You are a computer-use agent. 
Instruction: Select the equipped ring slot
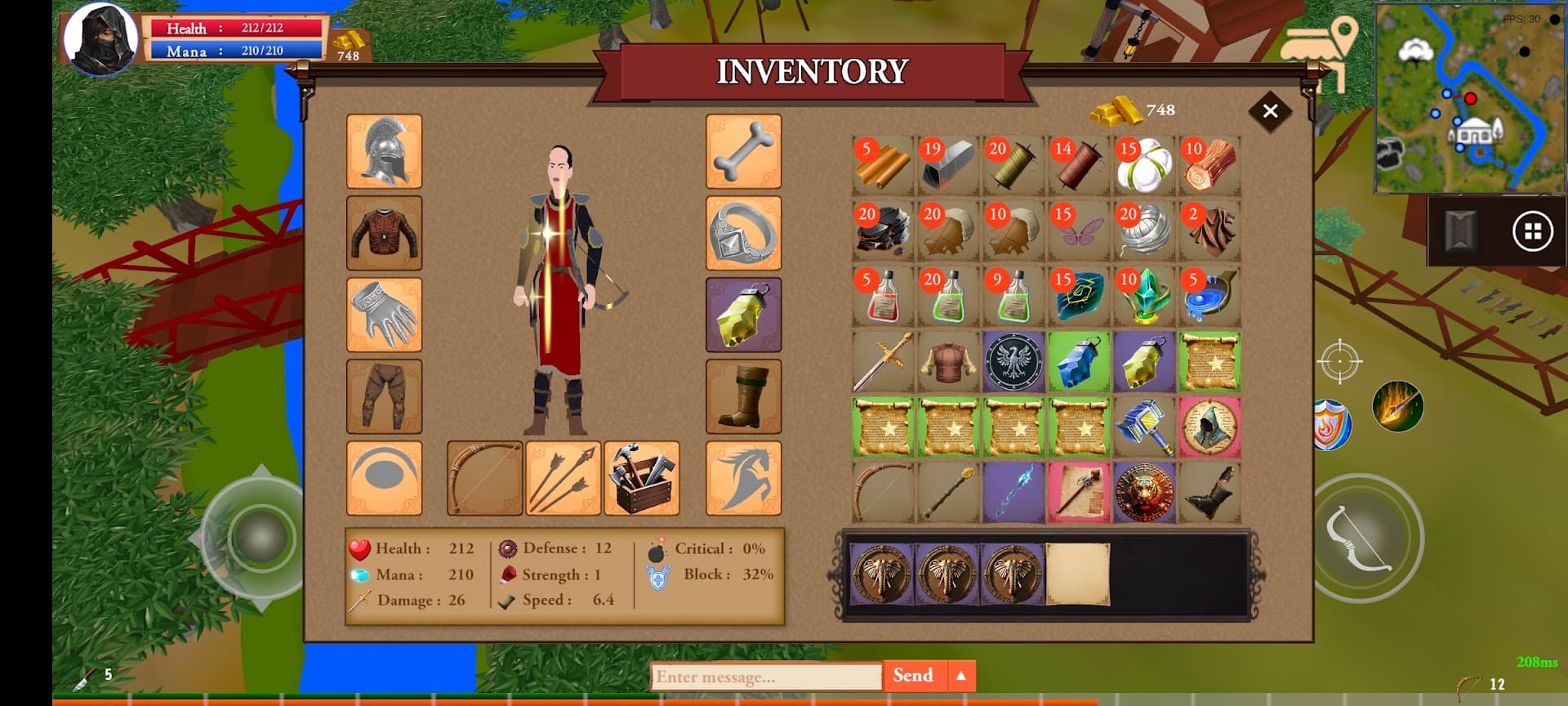pos(743,233)
